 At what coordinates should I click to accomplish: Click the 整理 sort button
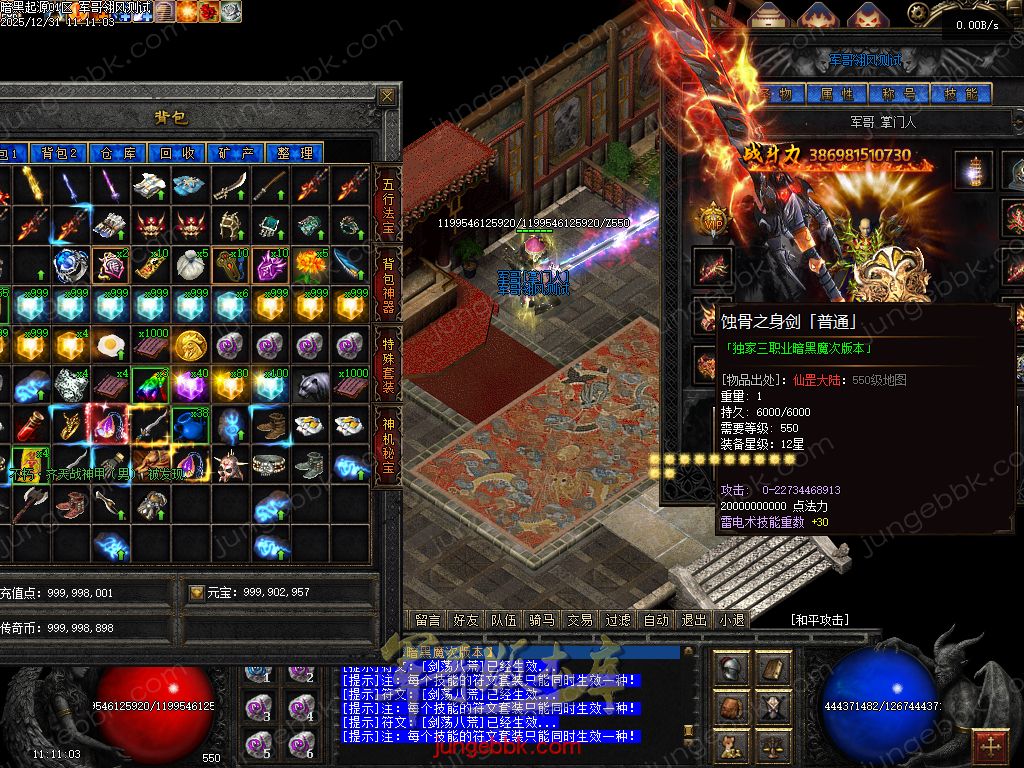click(x=295, y=153)
